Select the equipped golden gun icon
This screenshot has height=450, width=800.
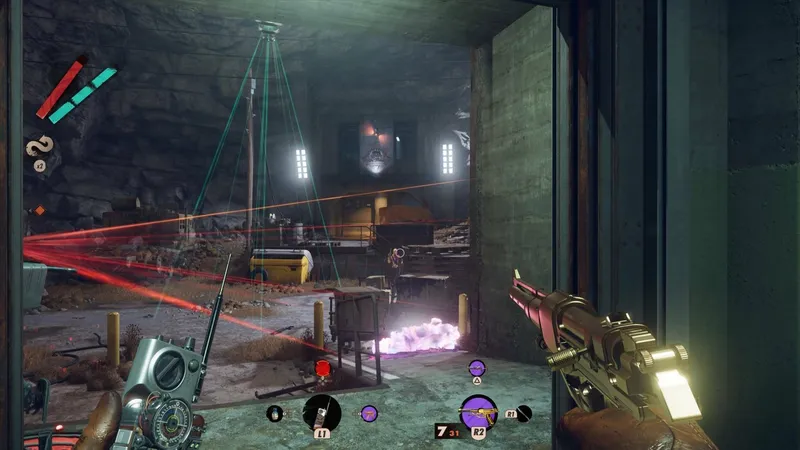pyautogui.click(x=478, y=412)
